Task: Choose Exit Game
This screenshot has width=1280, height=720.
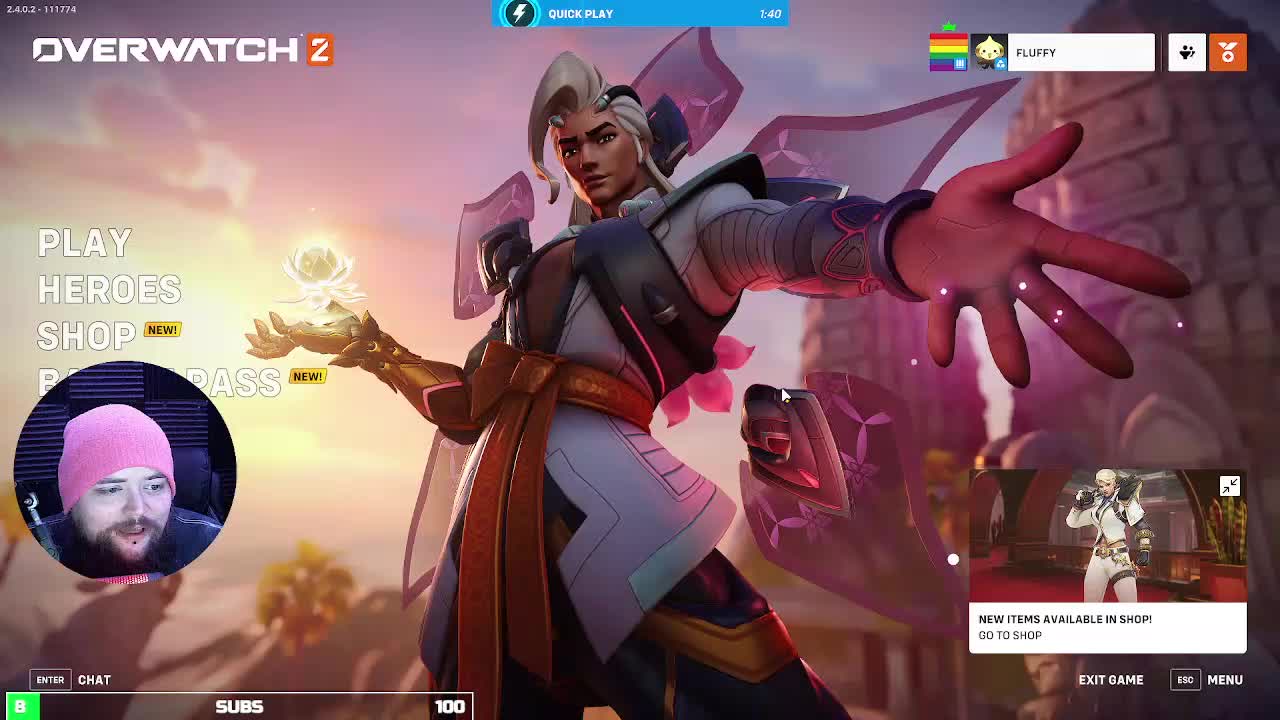Action: pos(1110,680)
